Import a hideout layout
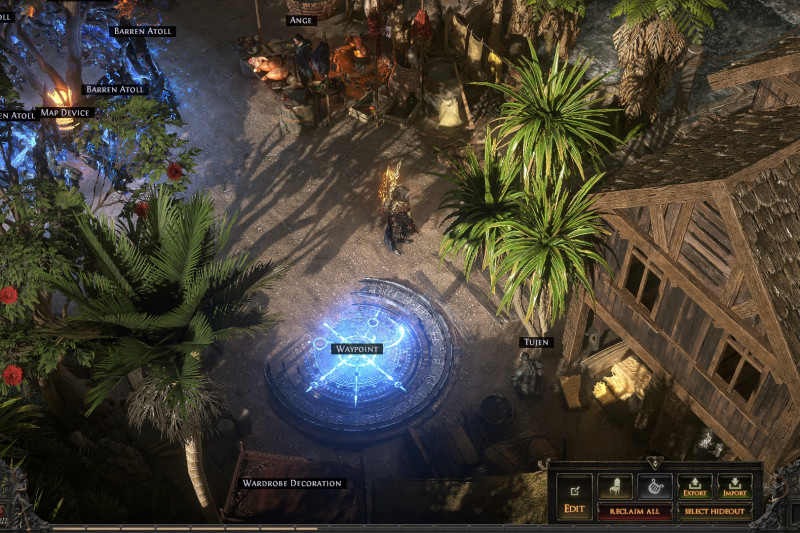The image size is (800, 533). pos(735,486)
